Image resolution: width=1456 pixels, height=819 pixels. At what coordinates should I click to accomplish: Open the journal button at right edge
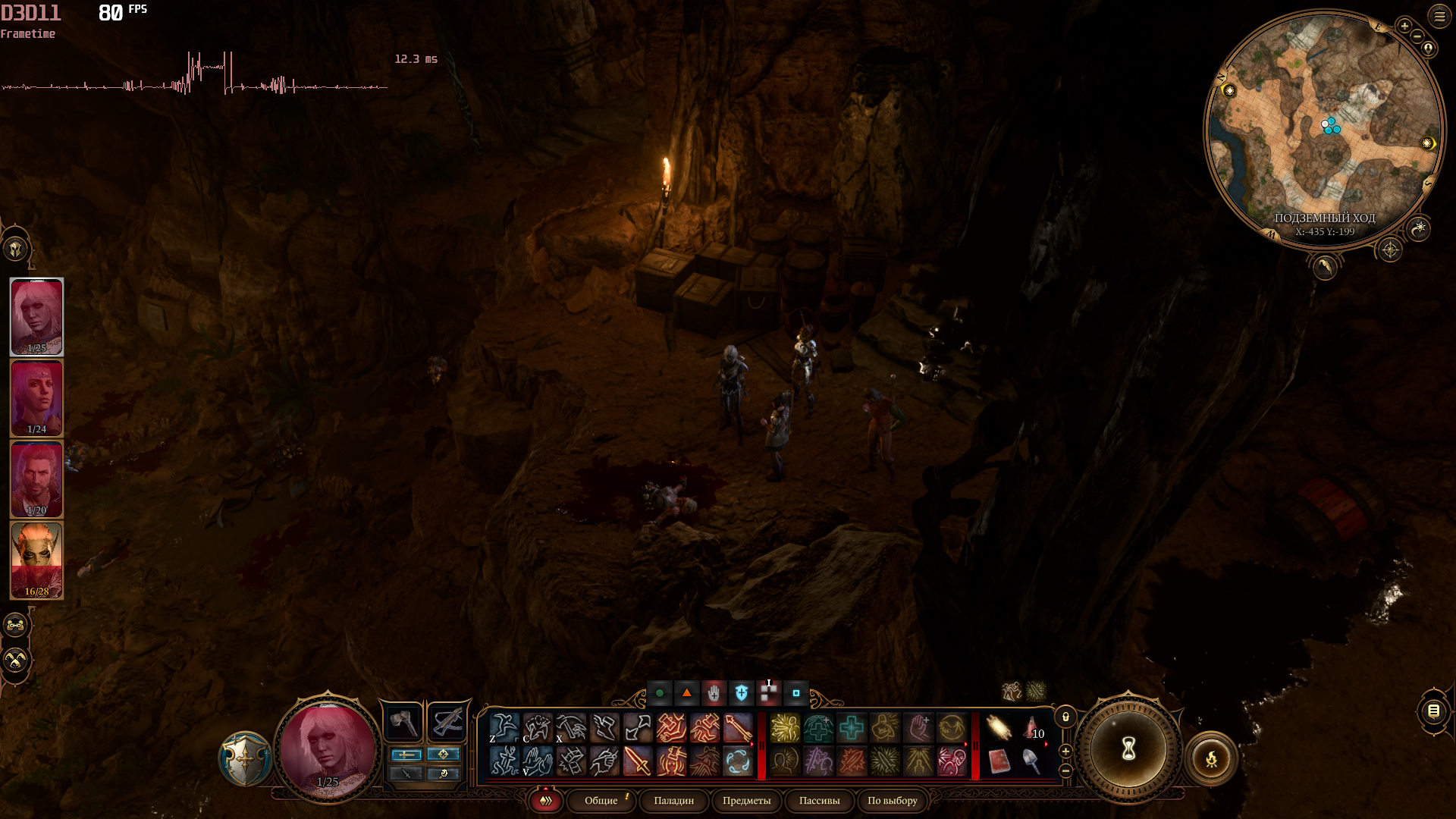pyautogui.click(x=1433, y=711)
